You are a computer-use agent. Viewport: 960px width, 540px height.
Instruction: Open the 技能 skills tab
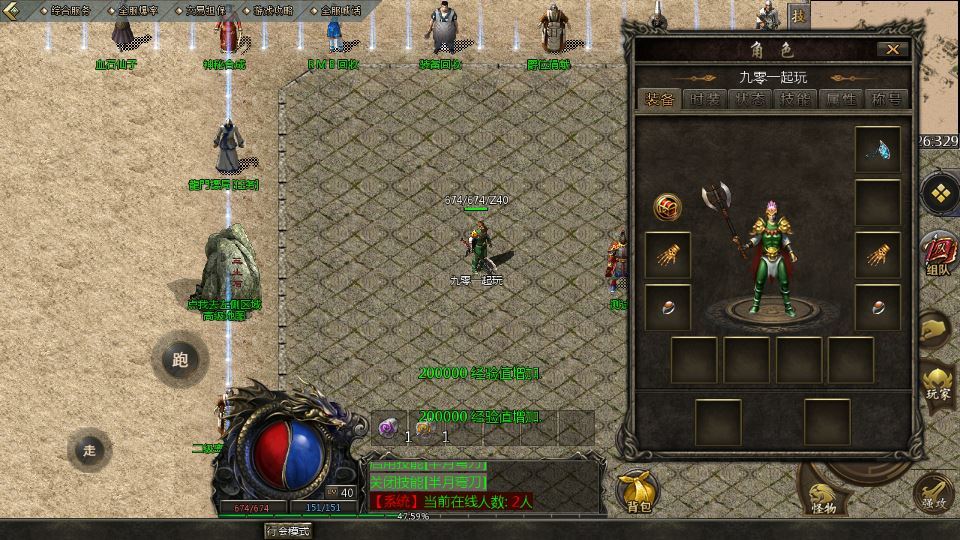pos(796,99)
